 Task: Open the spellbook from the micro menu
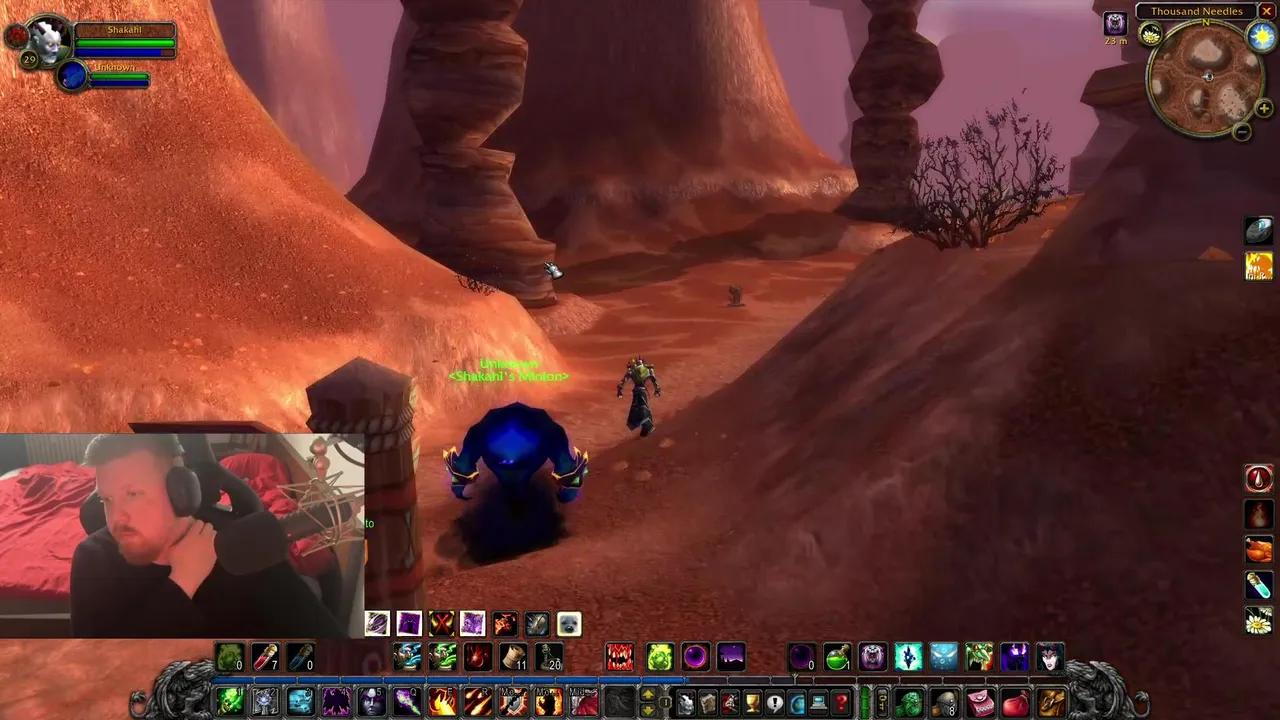(709, 702)
